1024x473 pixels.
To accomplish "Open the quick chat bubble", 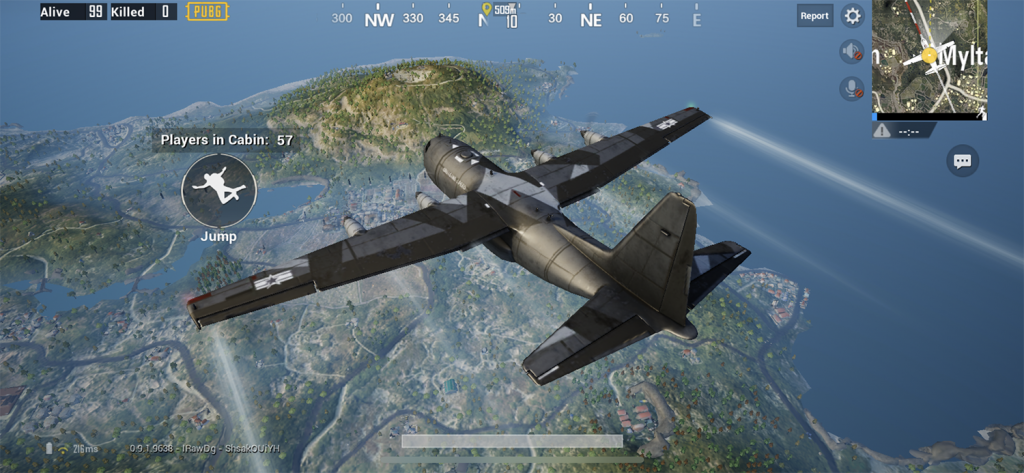I will [x=962, y=160].
